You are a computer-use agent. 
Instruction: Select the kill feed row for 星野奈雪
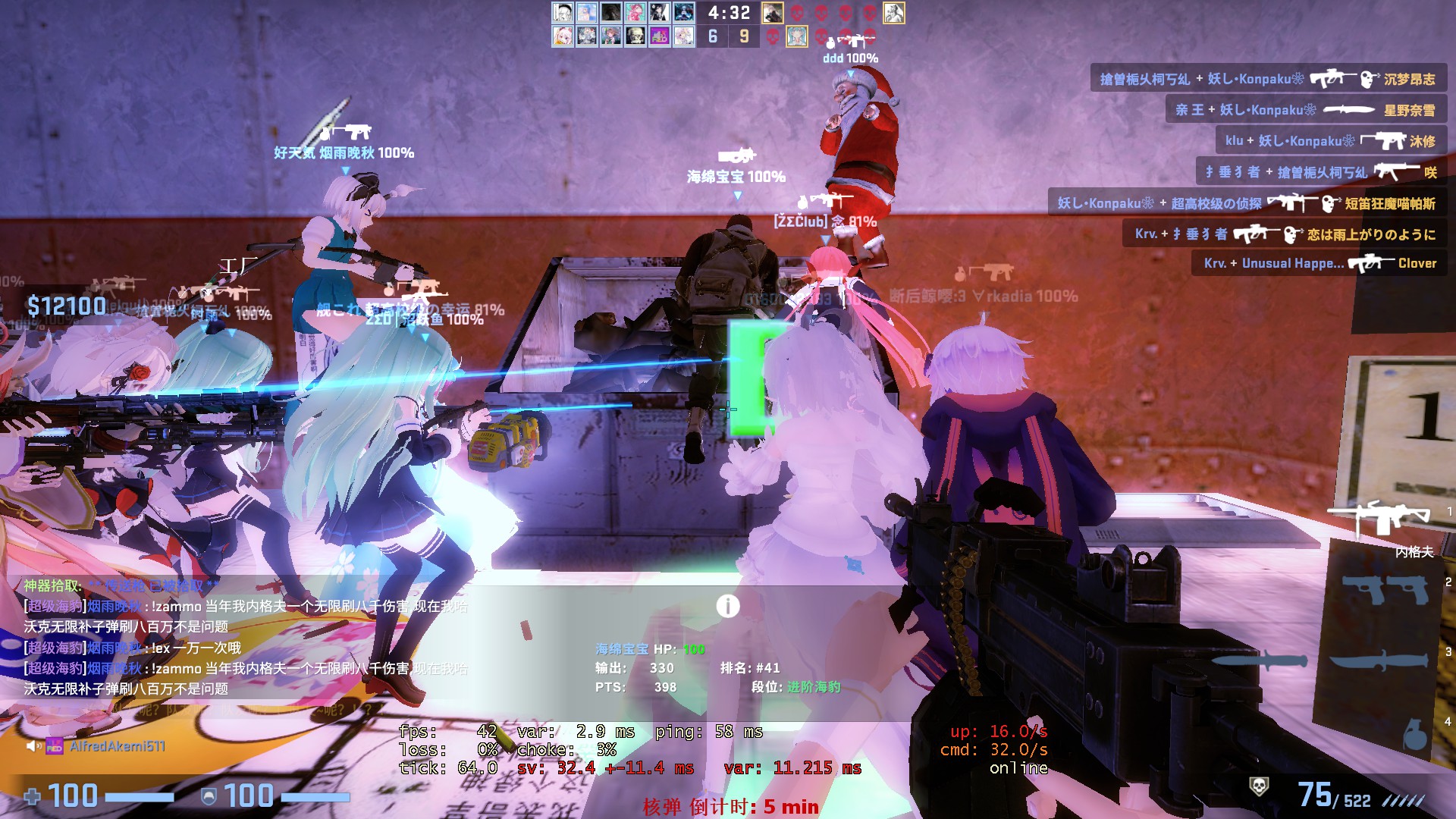point(1305,110)
